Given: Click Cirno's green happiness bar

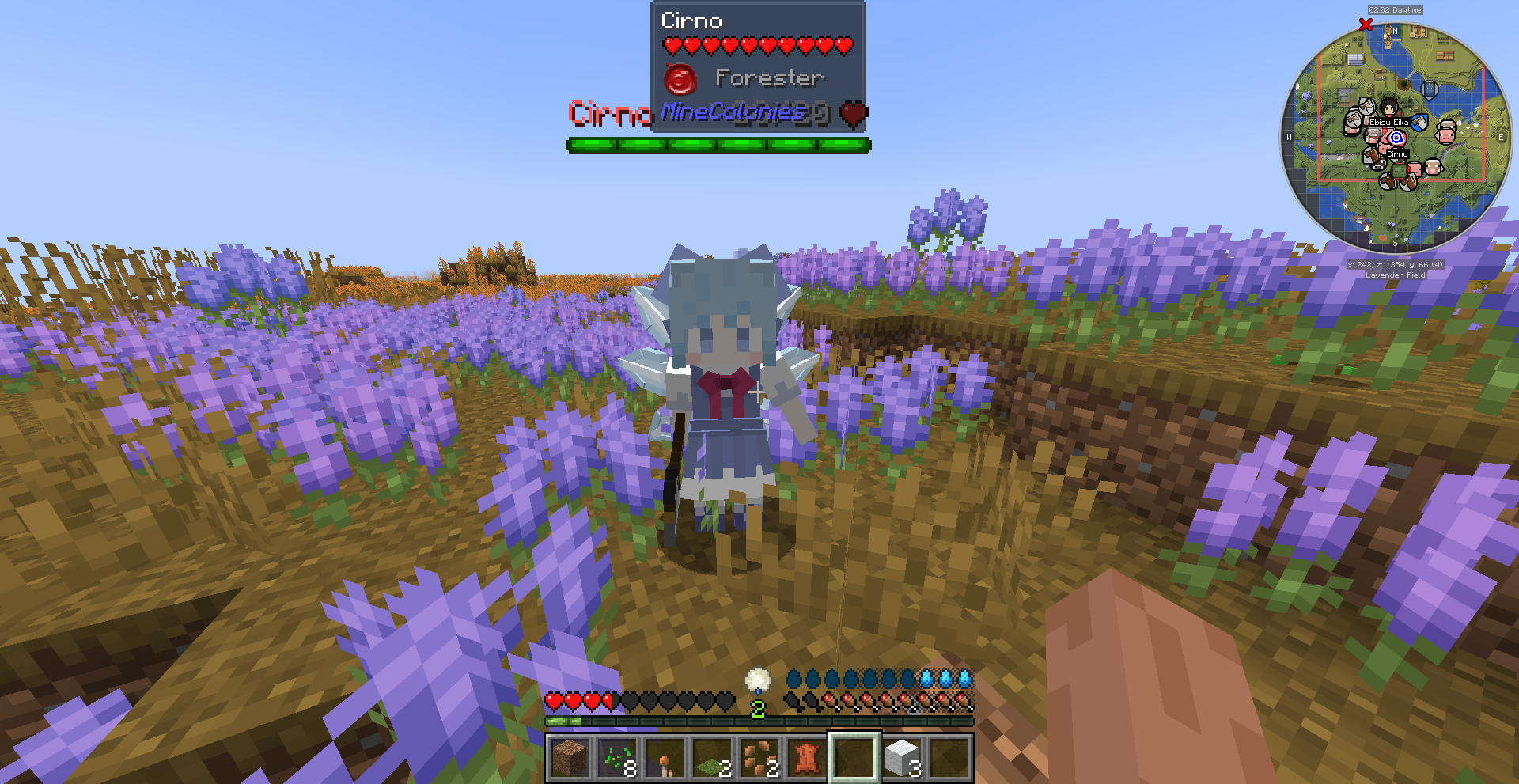Looking at the screenshot, I should click(716, 145).
